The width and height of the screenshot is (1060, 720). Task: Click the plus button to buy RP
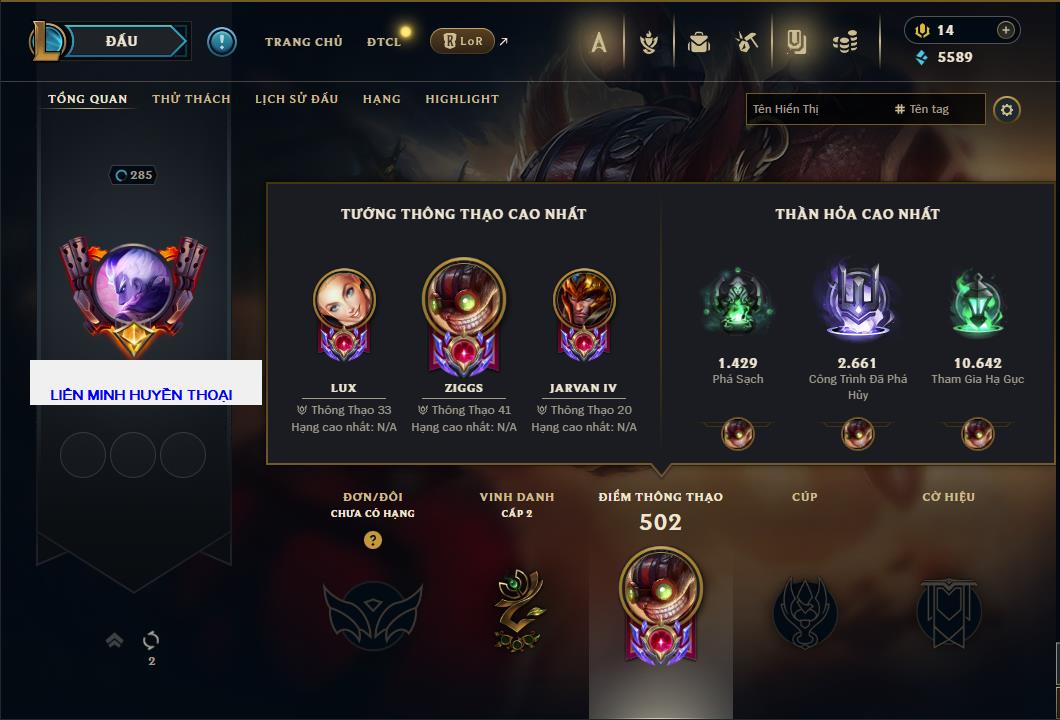tap(1005, 30)
